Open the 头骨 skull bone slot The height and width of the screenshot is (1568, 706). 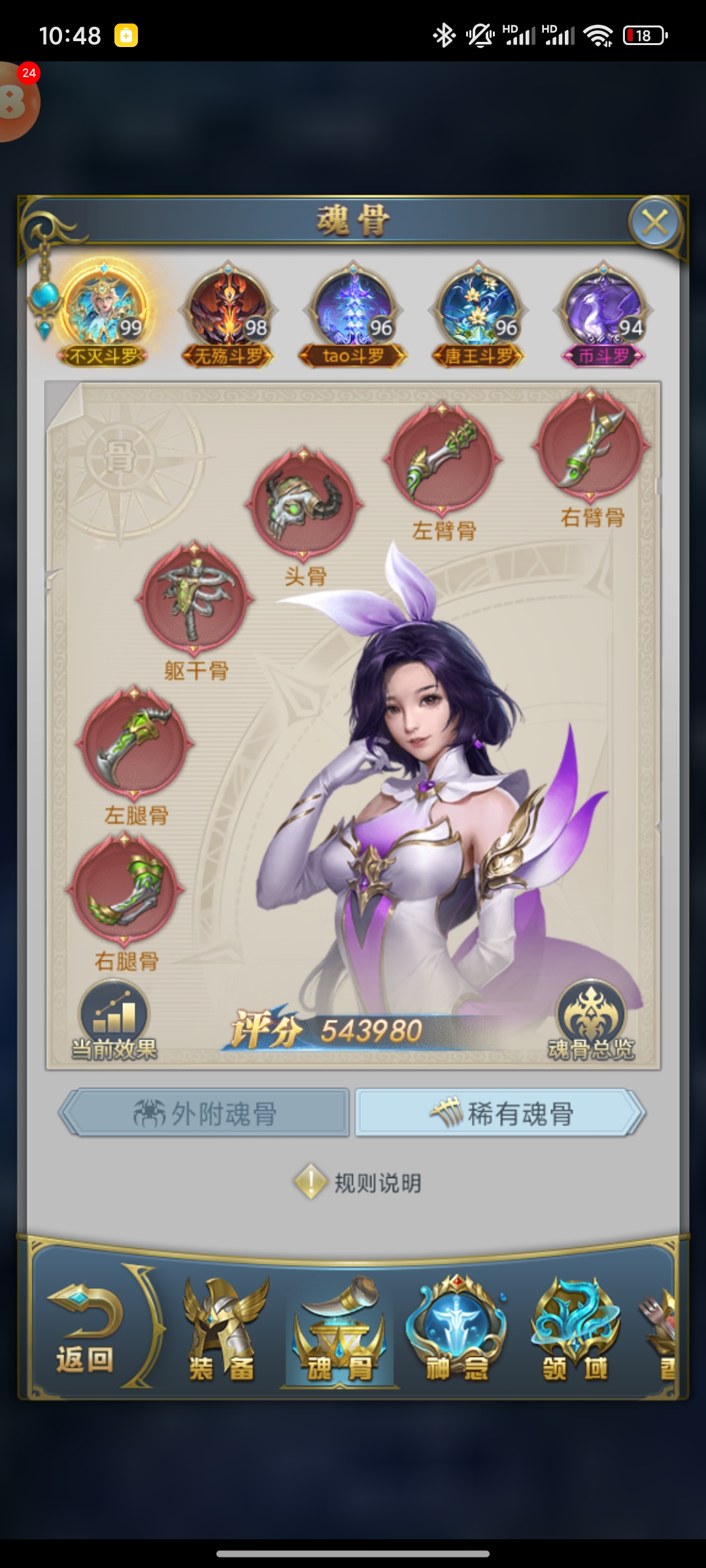(x=303, y=503)
